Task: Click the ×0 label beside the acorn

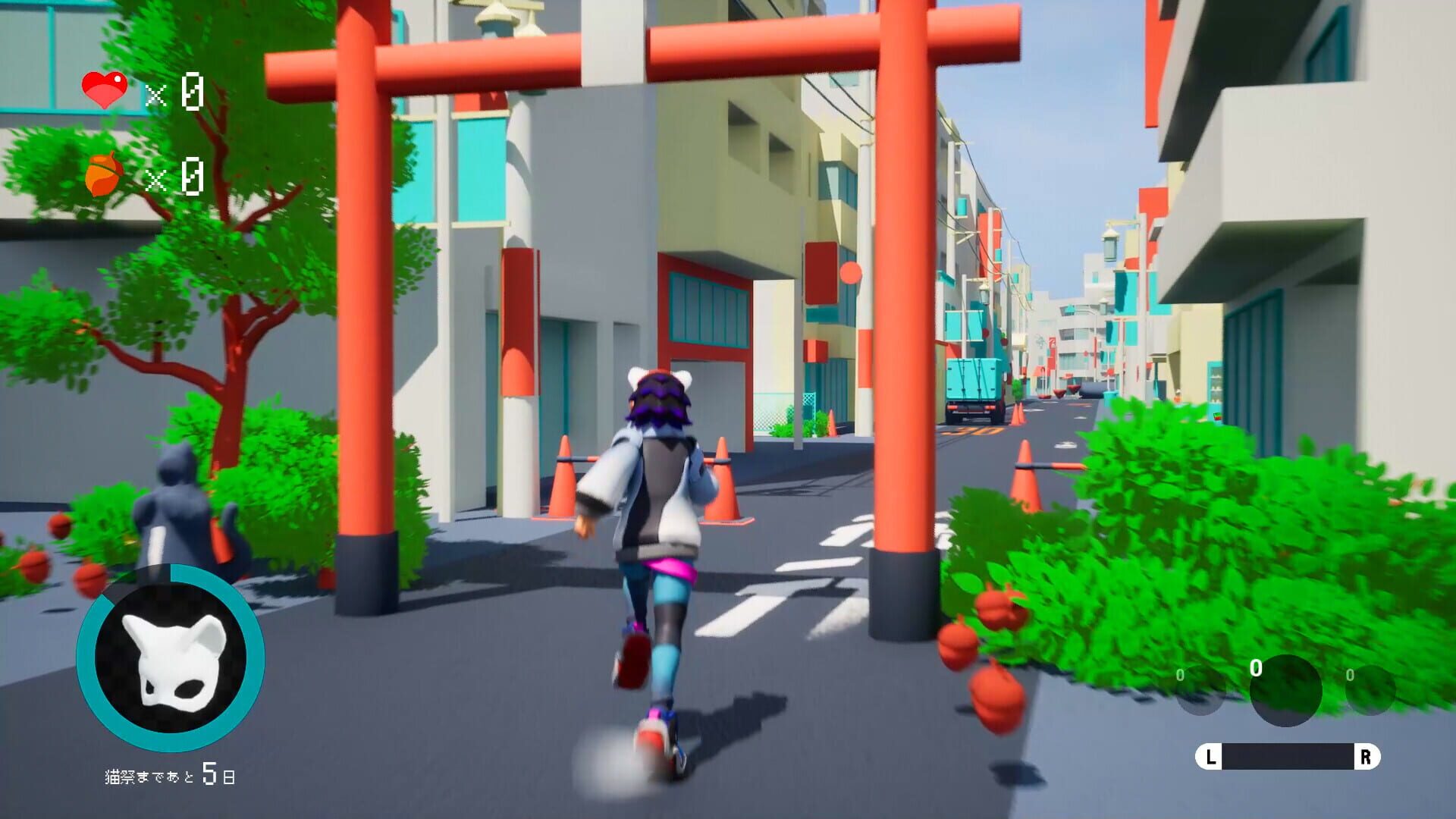Action: coord(174,176)
